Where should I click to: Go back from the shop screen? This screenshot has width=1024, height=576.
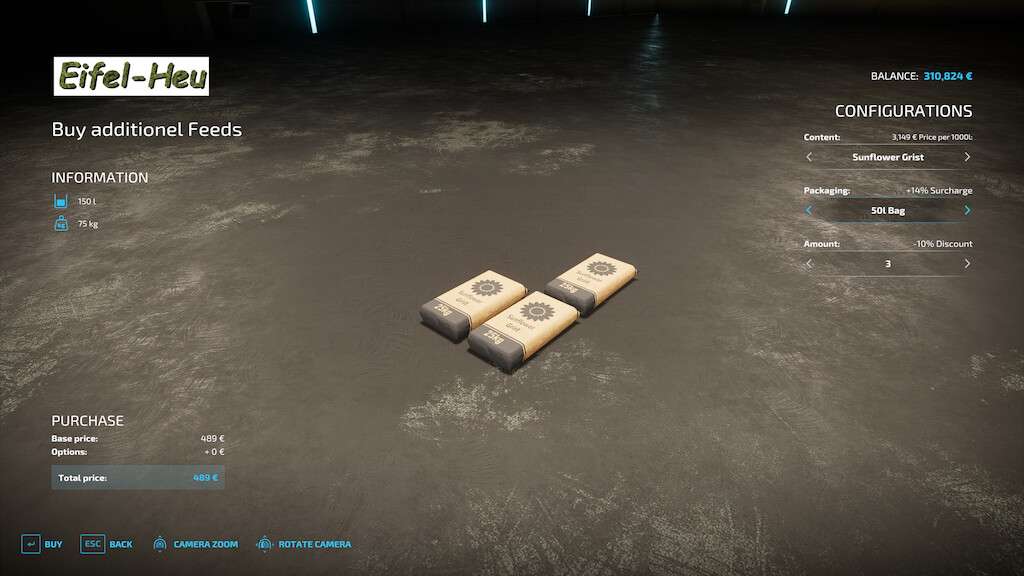107,544
